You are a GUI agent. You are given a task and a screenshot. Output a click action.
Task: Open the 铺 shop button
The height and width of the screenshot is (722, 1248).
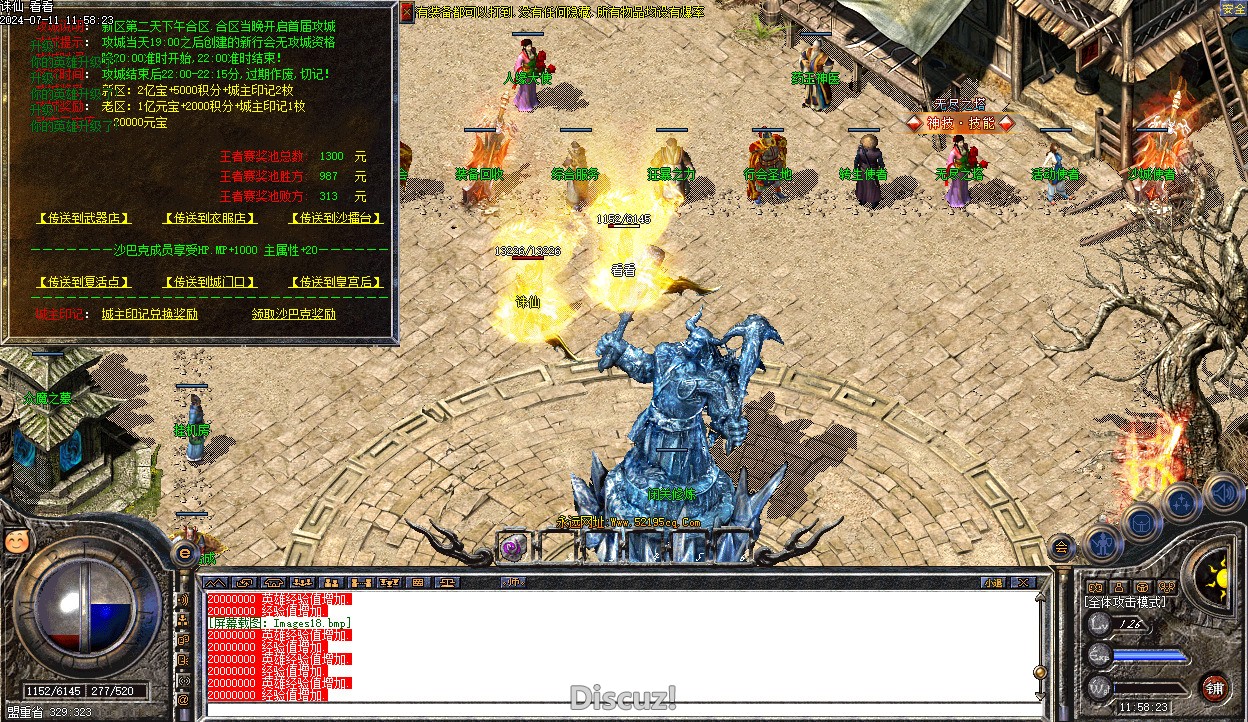click(x=1214, y=688)
